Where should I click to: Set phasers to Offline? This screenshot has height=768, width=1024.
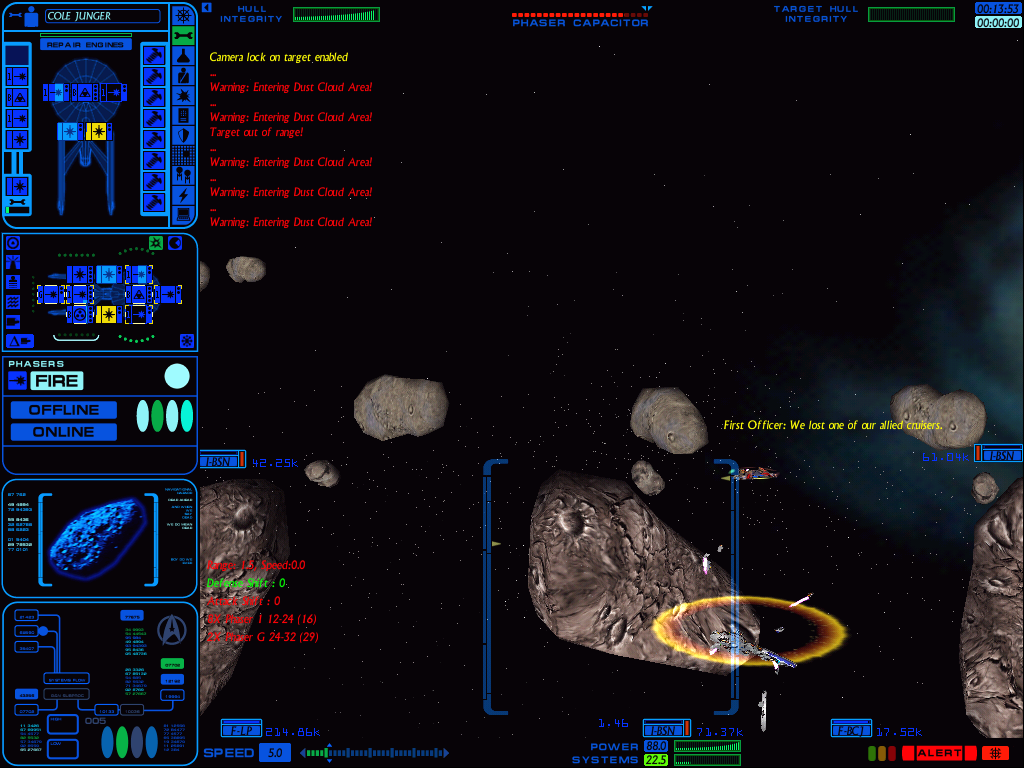click(x=64, y=410)
